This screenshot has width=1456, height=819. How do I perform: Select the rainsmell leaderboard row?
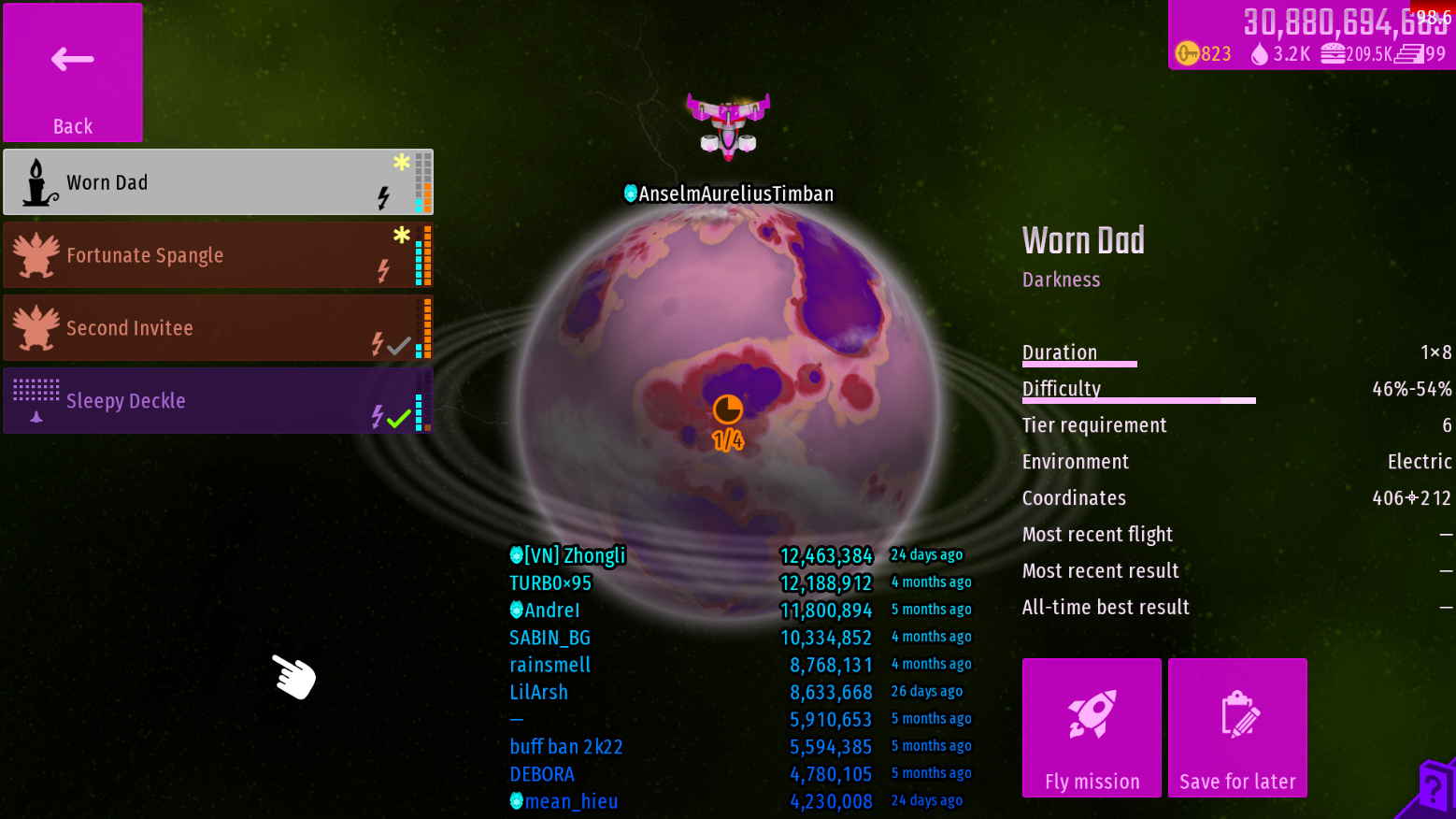point(550,666)
